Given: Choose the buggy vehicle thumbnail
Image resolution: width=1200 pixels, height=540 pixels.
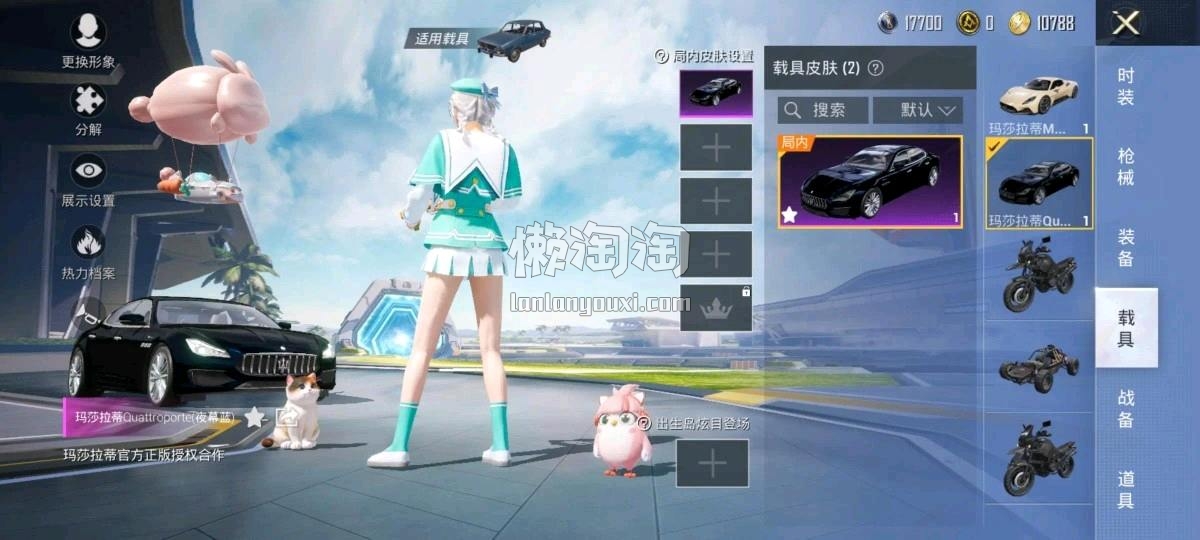Looking at the screenshot, I should 1039,369.
